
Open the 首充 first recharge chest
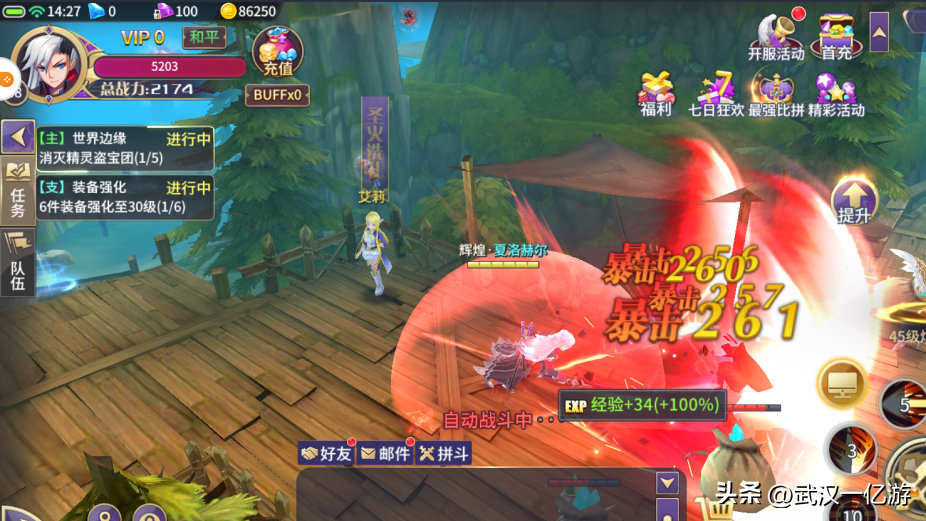point(836,36)
